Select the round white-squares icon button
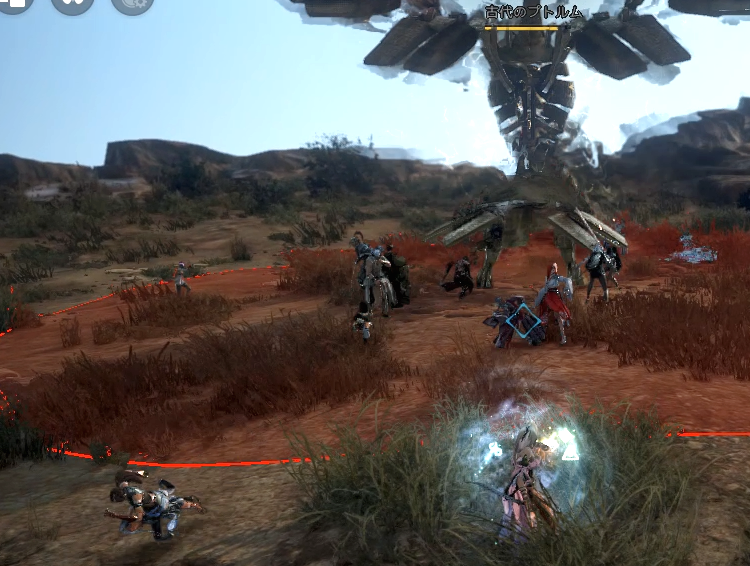Viewport: 750px width, 566px height. click(14, 3)
